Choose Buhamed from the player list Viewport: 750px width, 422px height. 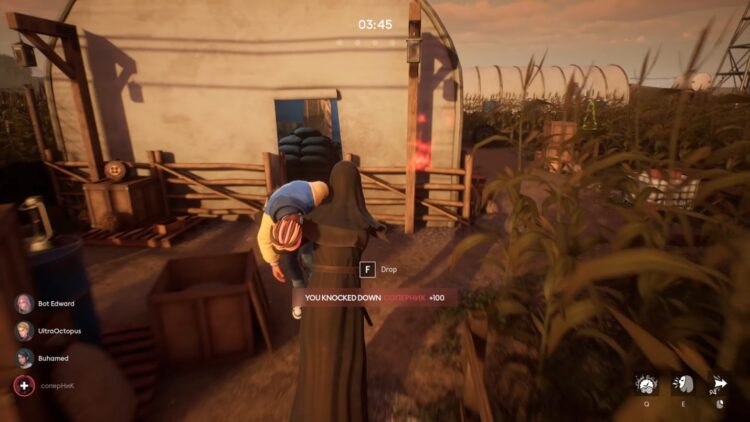(23, 358)
